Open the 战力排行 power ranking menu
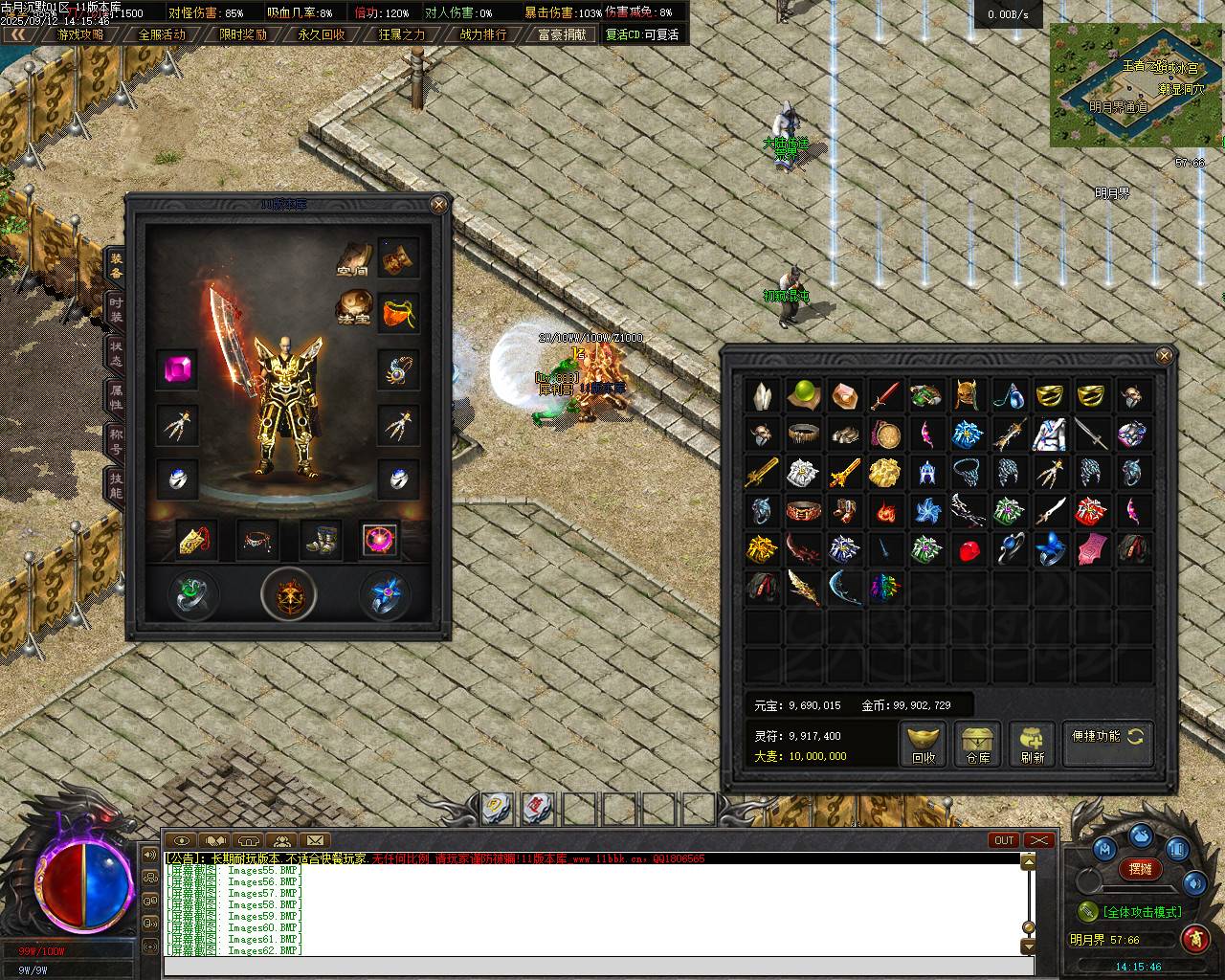The width and height of the screenshot is (1225, 980). click(x=483, y=34)
